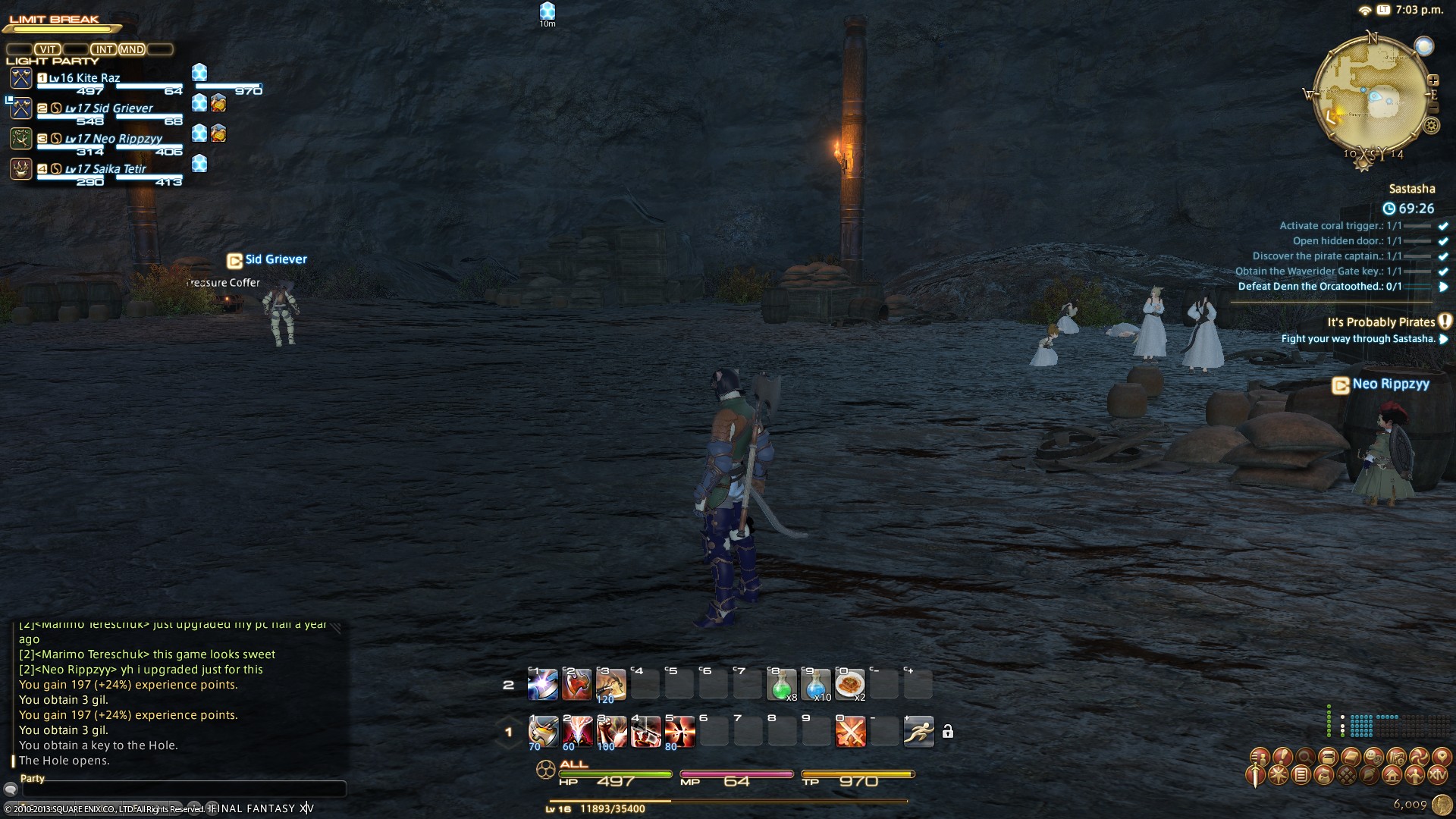Select Sid Griever in the party list

click(110, 108)
